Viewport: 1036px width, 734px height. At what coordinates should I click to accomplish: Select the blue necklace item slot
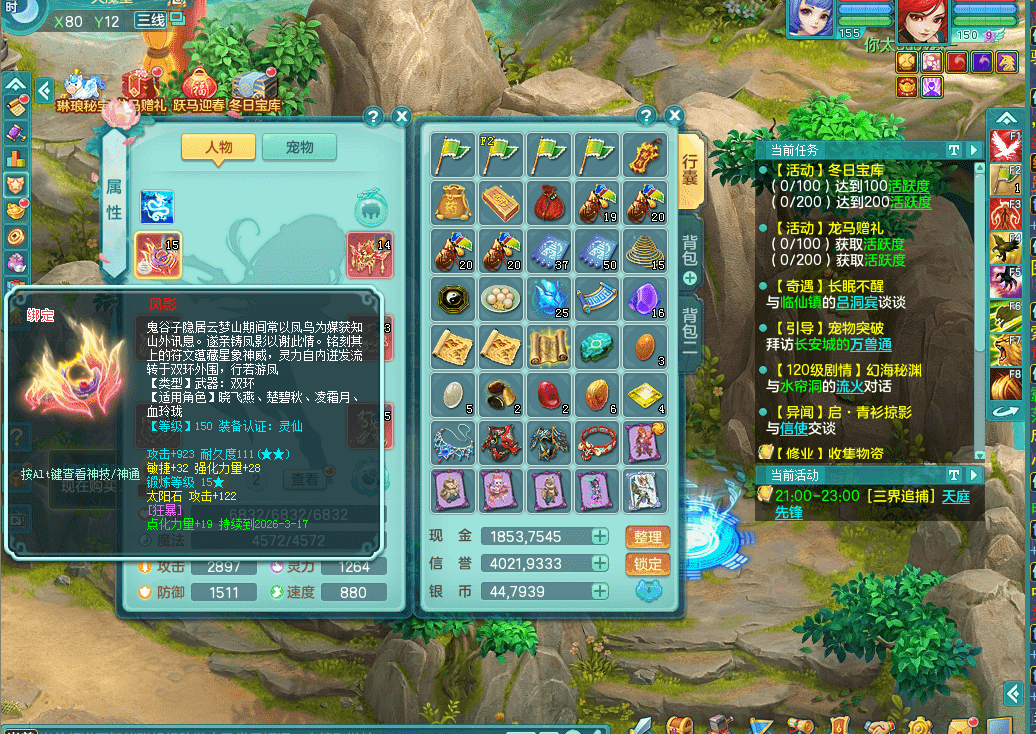[x=454, y=441]
